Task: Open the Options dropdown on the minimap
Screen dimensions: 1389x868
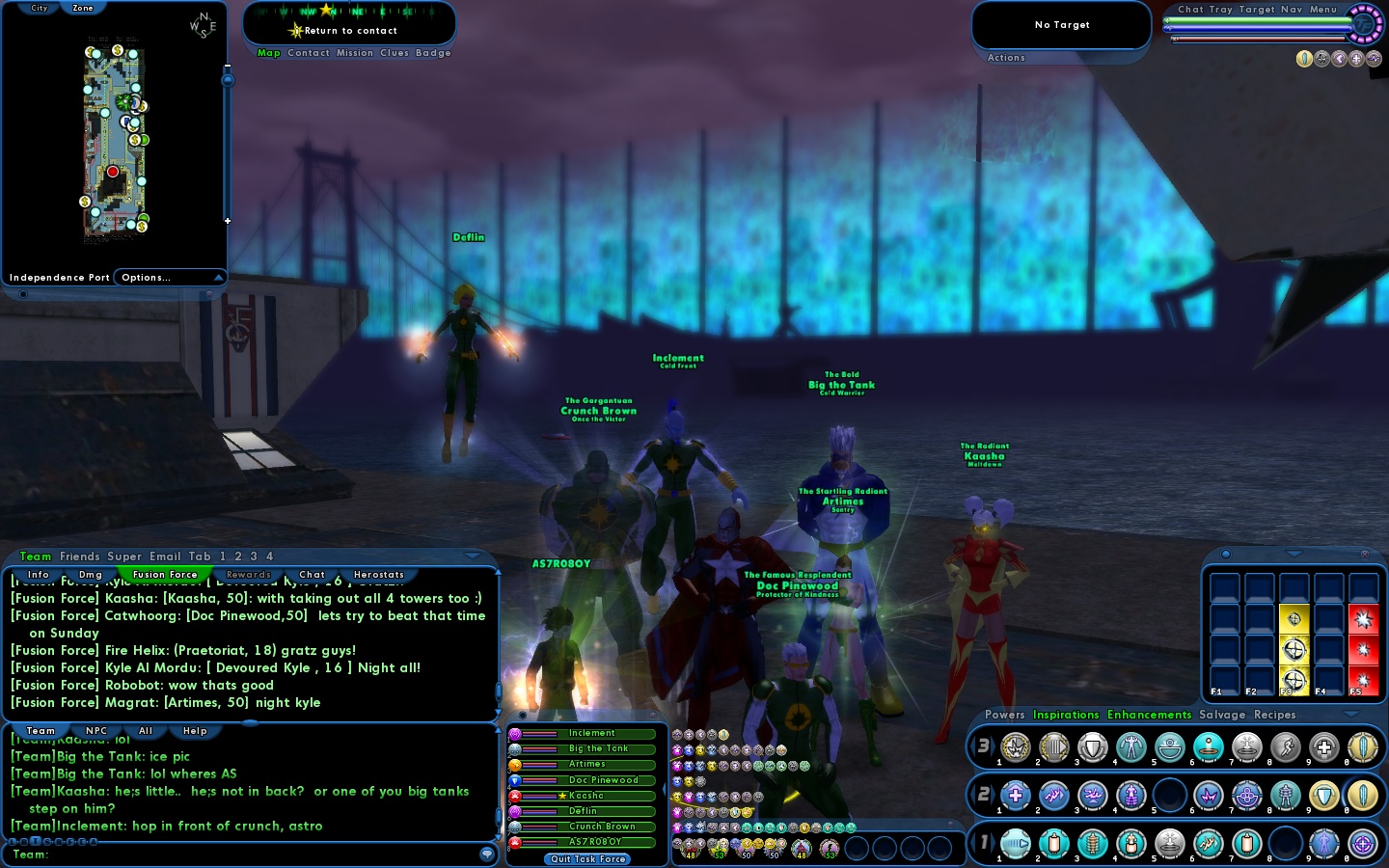Action: [x=166, y=278]
